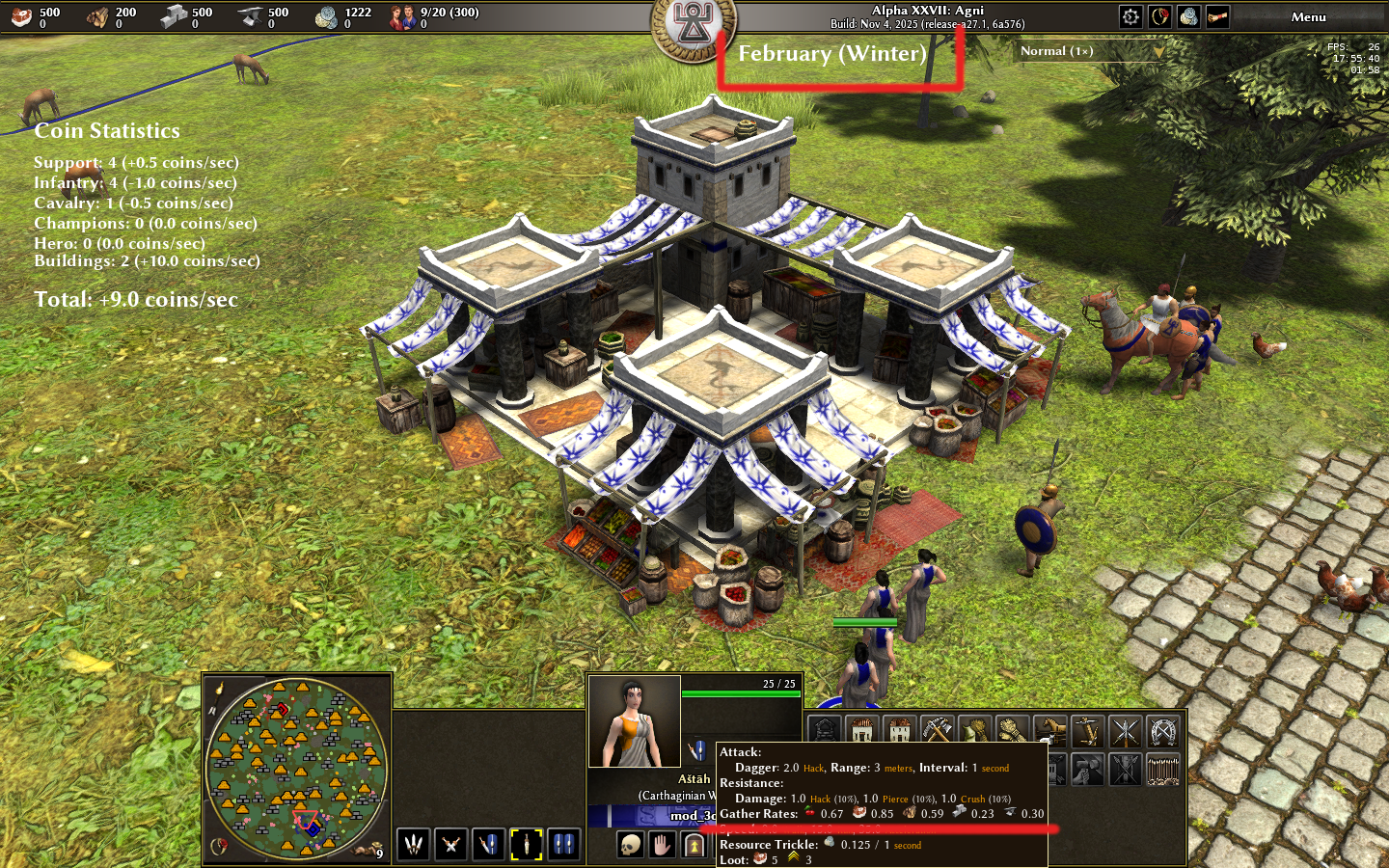Choose the stand ground double shield stance

(x=563, y=845)
